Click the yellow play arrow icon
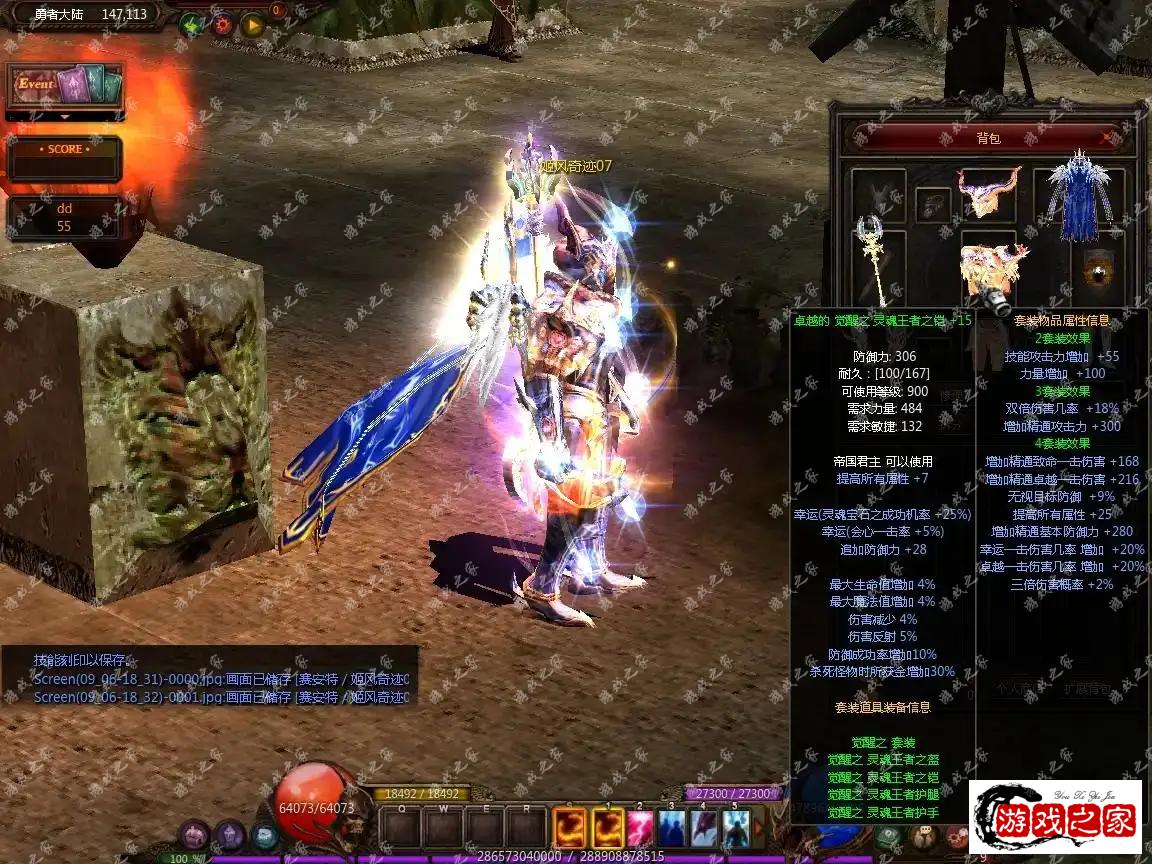Viewport: 1152px width, 864px height. (252, 24)
